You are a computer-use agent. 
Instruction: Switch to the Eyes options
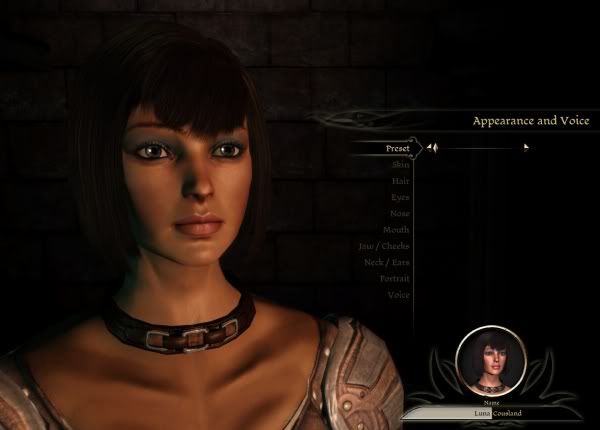click(x=400, y=197)
